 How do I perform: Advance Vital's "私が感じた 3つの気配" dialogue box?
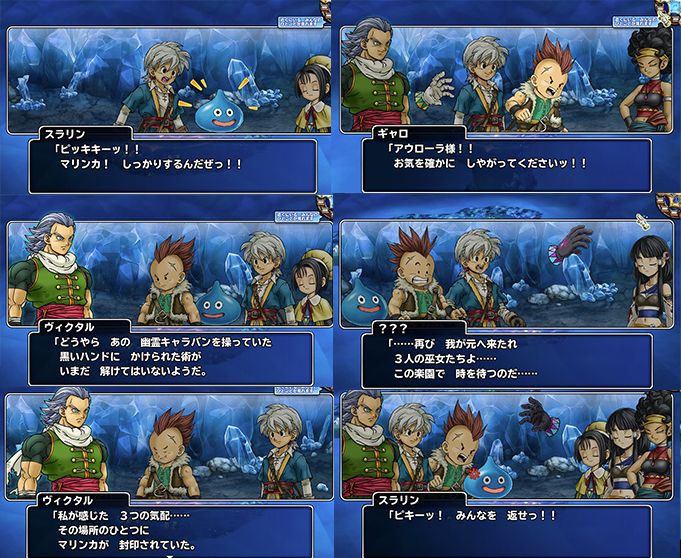(172, 530)
